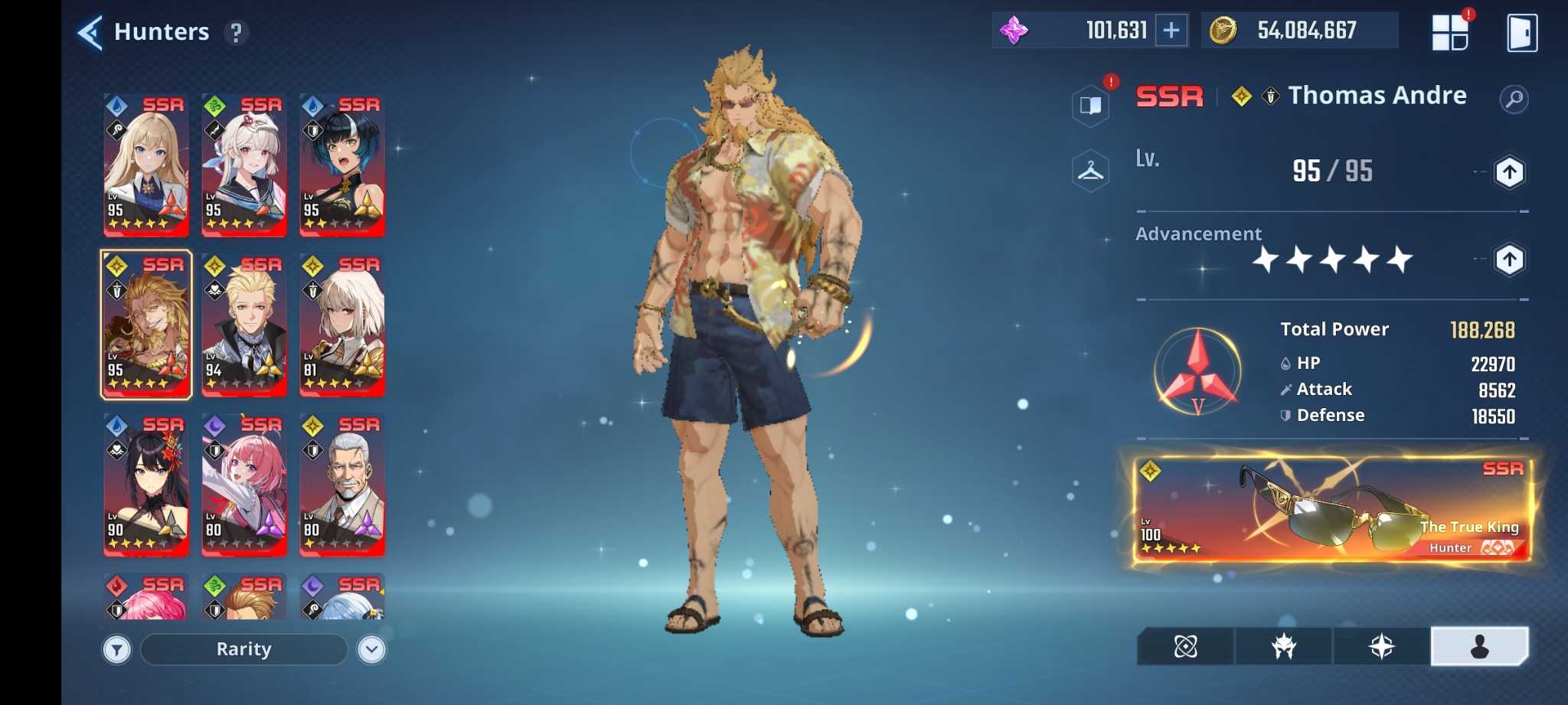Add more purple gems with plus button
This screenshot has height=705, width=1568.
coord(1171,31)
